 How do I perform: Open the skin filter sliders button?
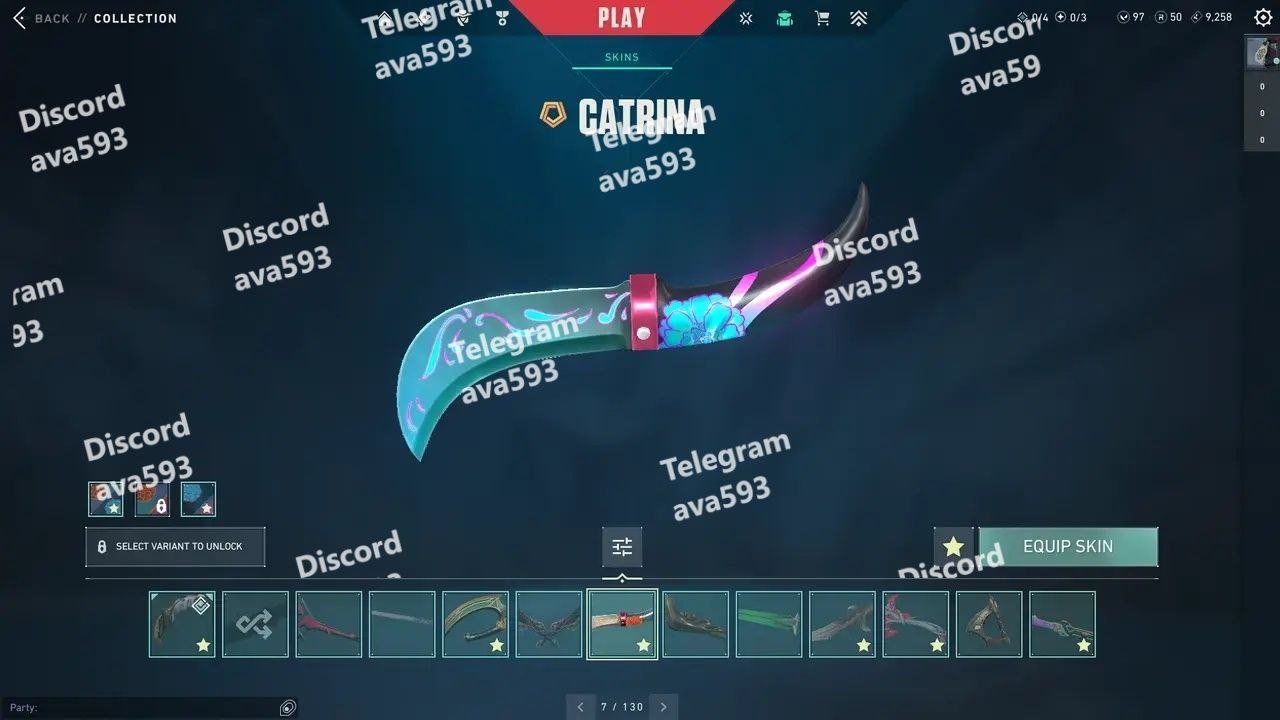(622, 547)
